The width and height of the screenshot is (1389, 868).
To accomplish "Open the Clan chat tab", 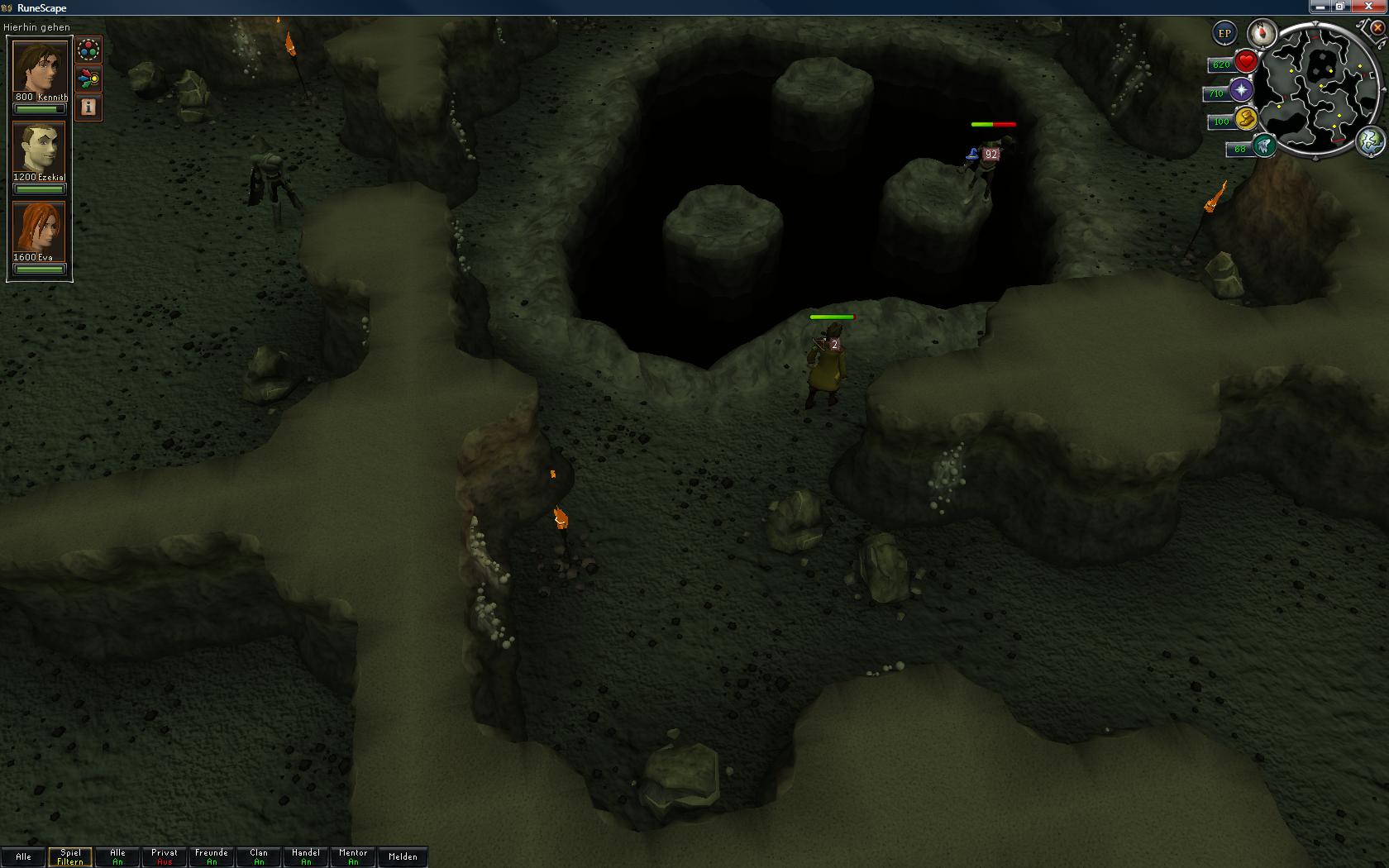I will click(x=259, y=856).
